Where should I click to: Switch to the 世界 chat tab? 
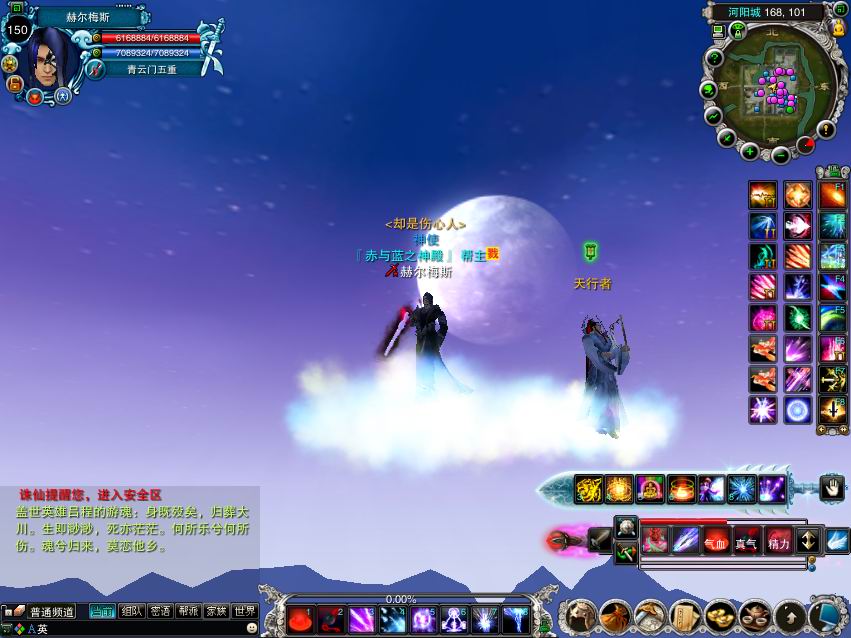coord(245,611)
